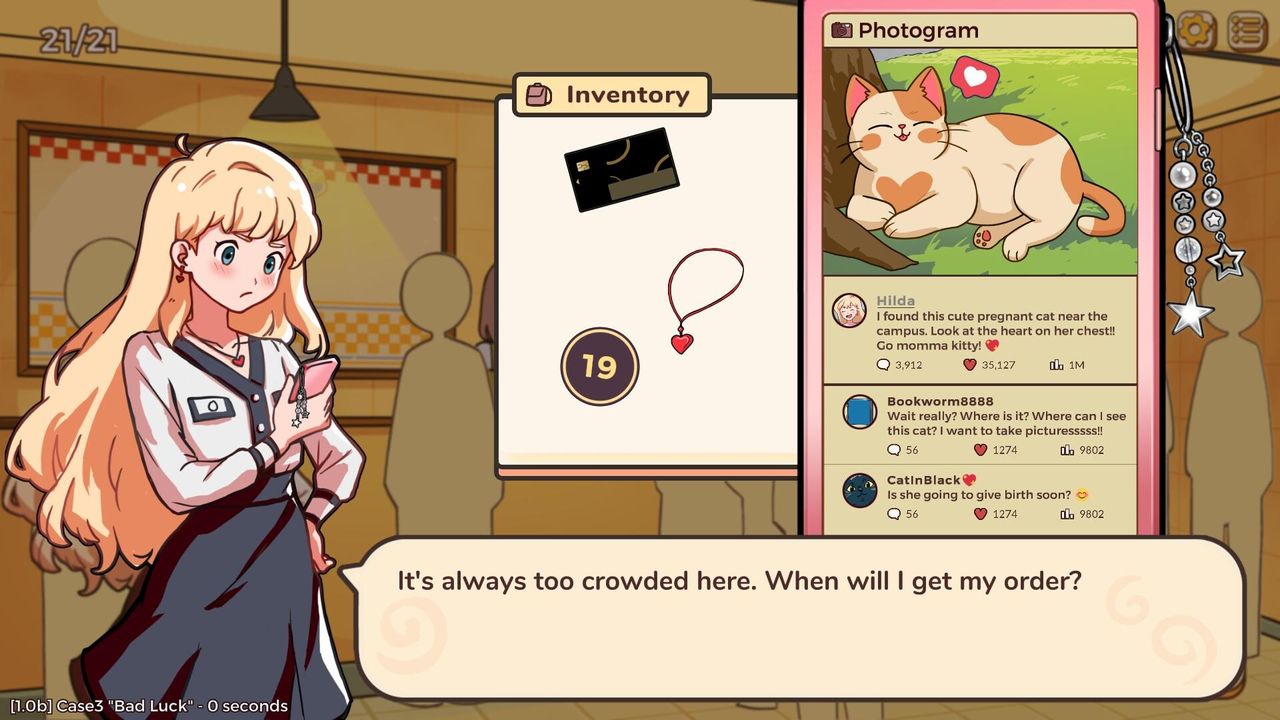Click Hilda's profile picture on the post
Image resolution: width=1280 pixels, height=720 pixels.
849,311
